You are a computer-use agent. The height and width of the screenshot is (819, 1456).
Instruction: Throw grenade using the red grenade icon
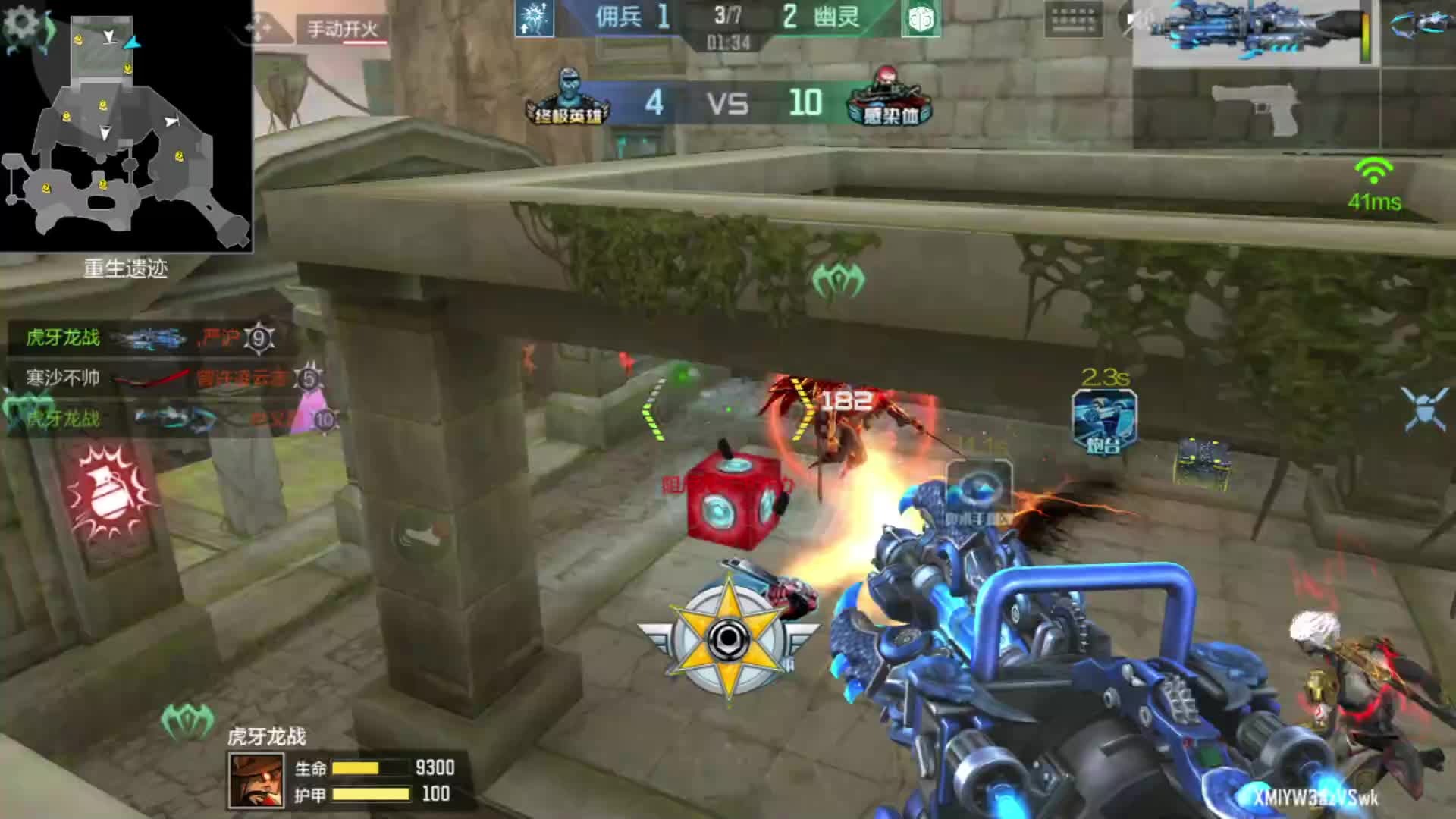click(107, 494)
